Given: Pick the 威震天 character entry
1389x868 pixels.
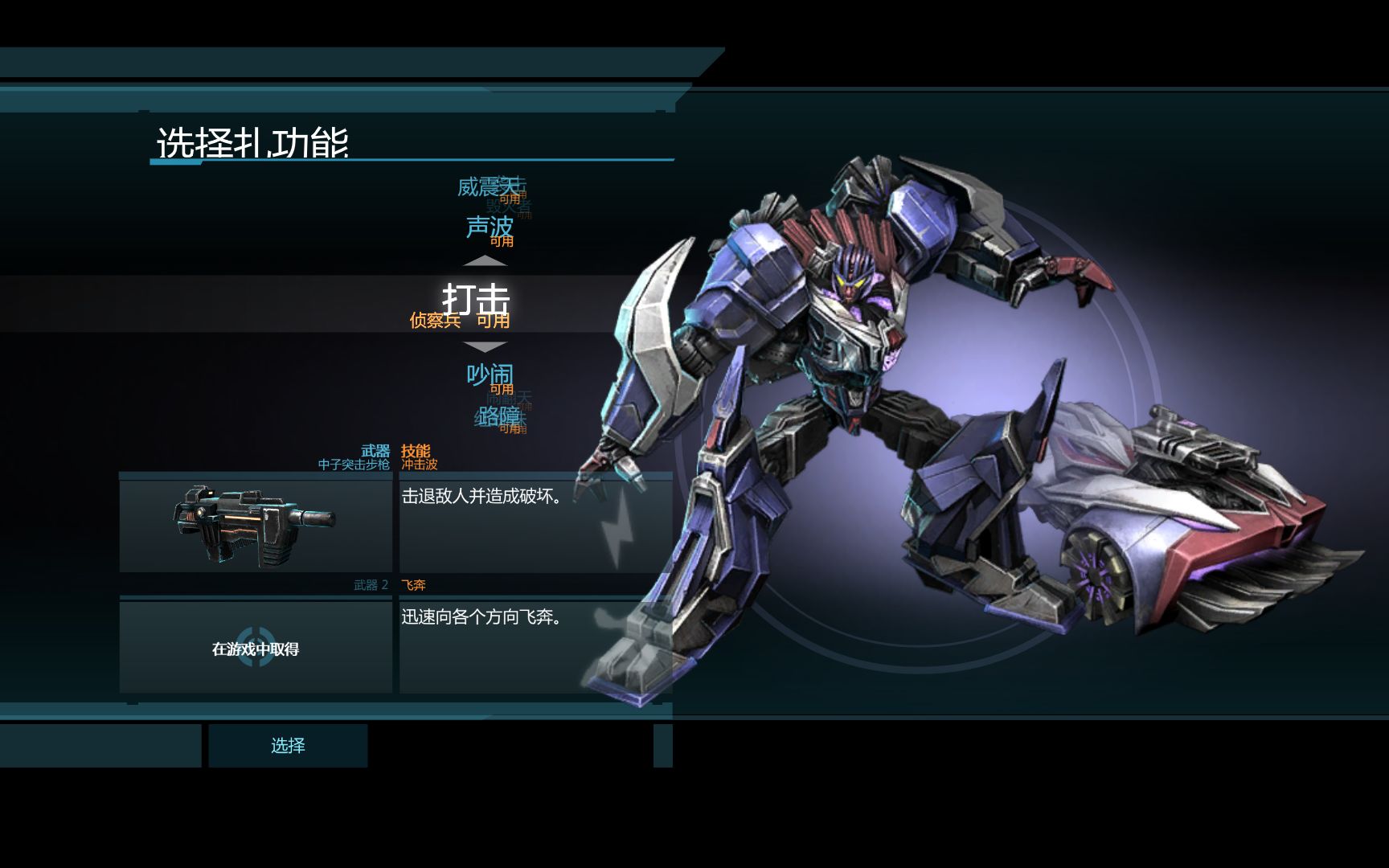Looking at the screenshot, I should [x=486, y=187].
